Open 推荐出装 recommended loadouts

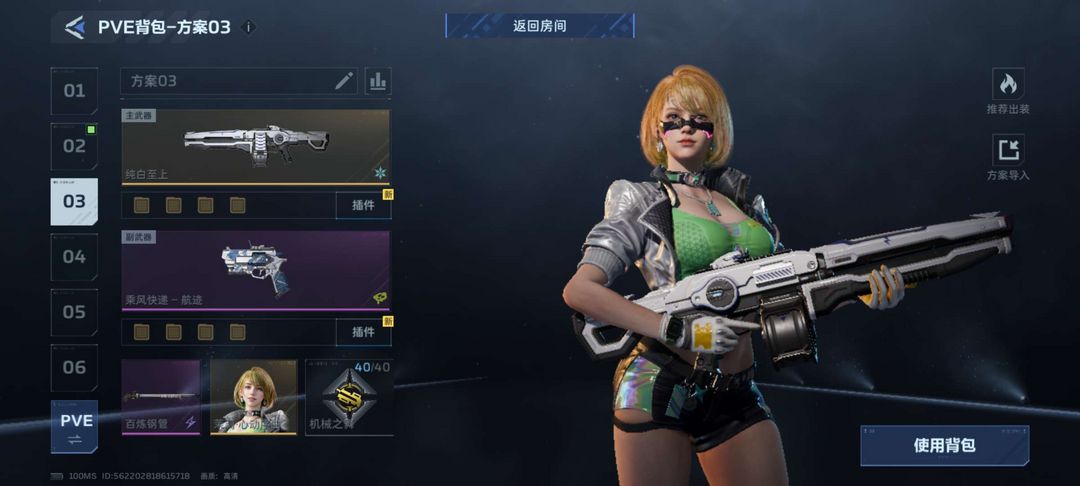(1008, 91)
